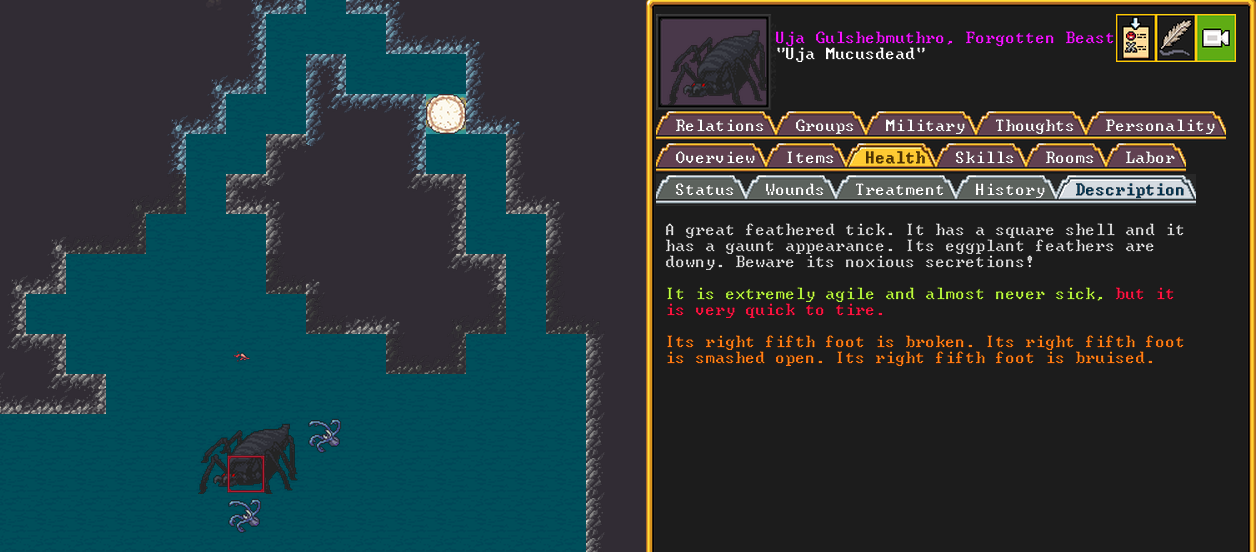Select the Wounds subtab

click(794, 189)
